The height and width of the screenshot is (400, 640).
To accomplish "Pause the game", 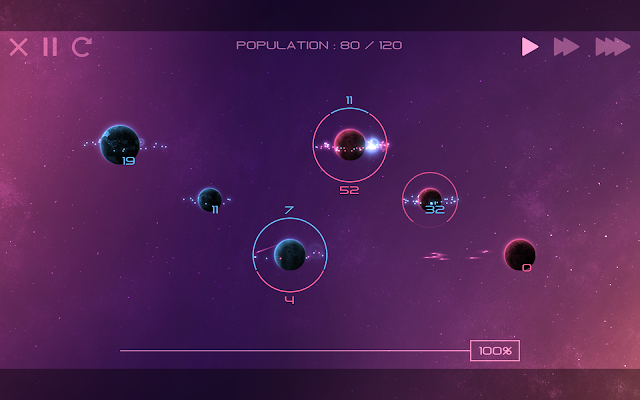I will 50,46.
